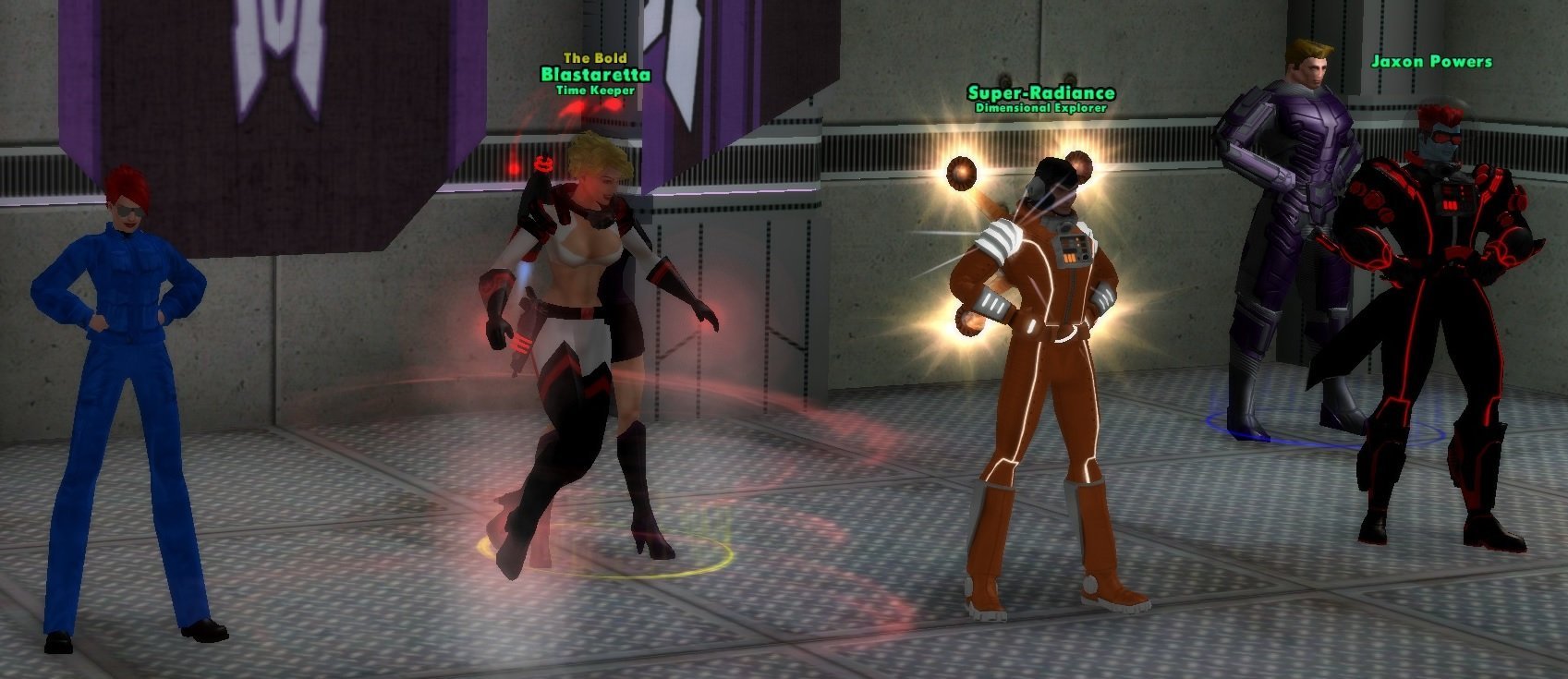Target the Super-Radiance name label

click(x=1040, y=92)
